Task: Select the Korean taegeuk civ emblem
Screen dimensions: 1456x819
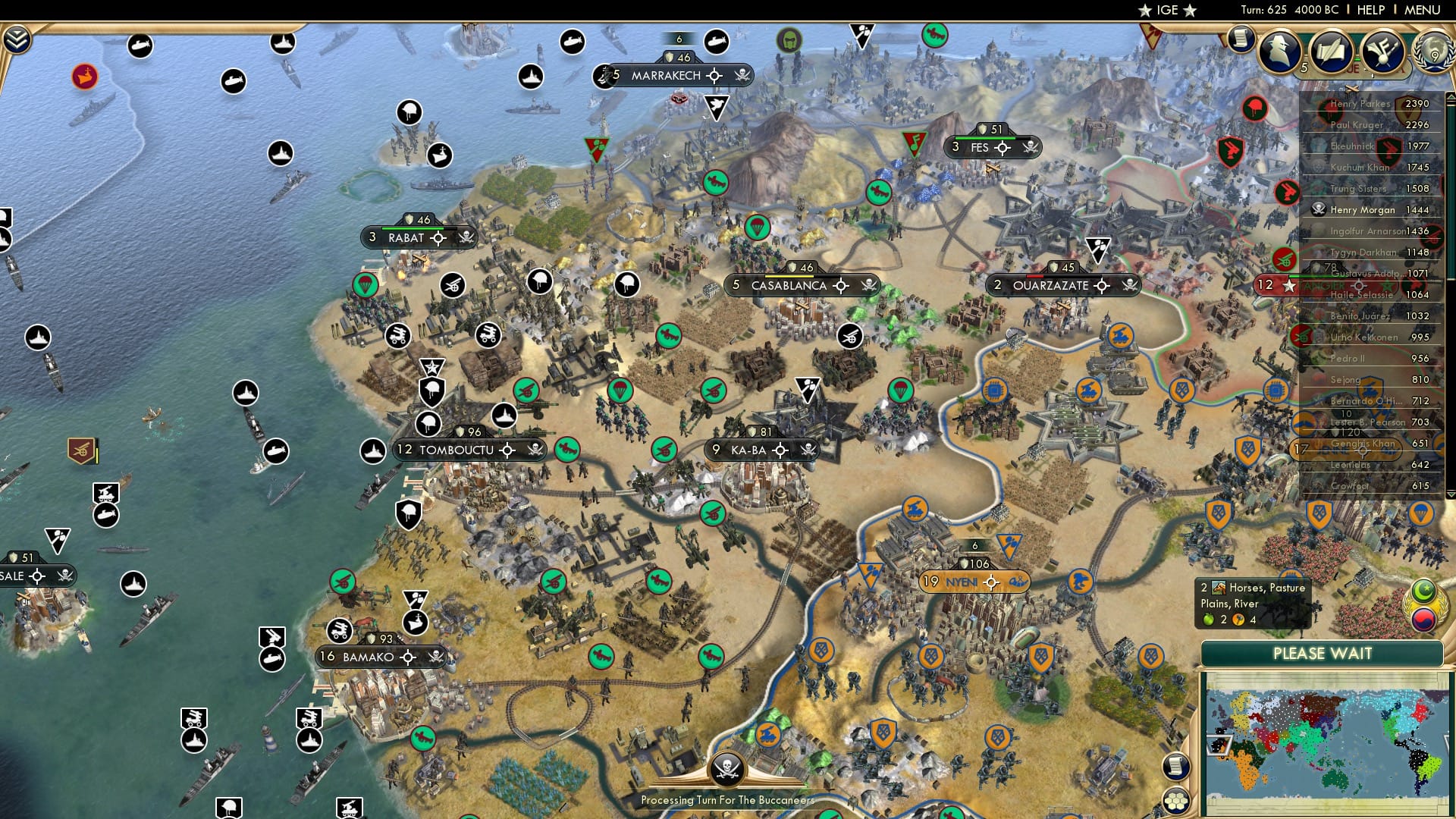Action: pos(1423,620)
